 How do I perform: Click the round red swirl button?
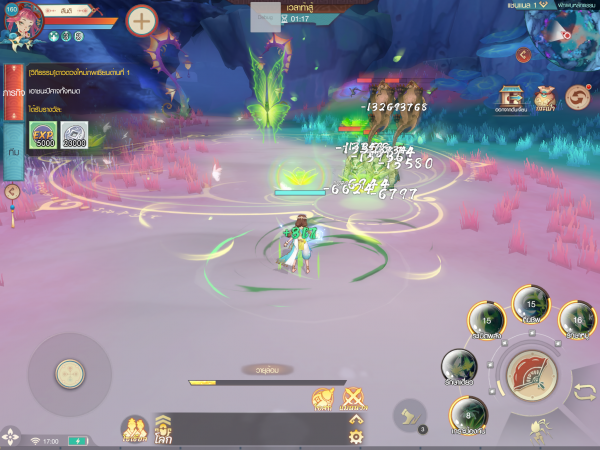(x=577, y=97)
